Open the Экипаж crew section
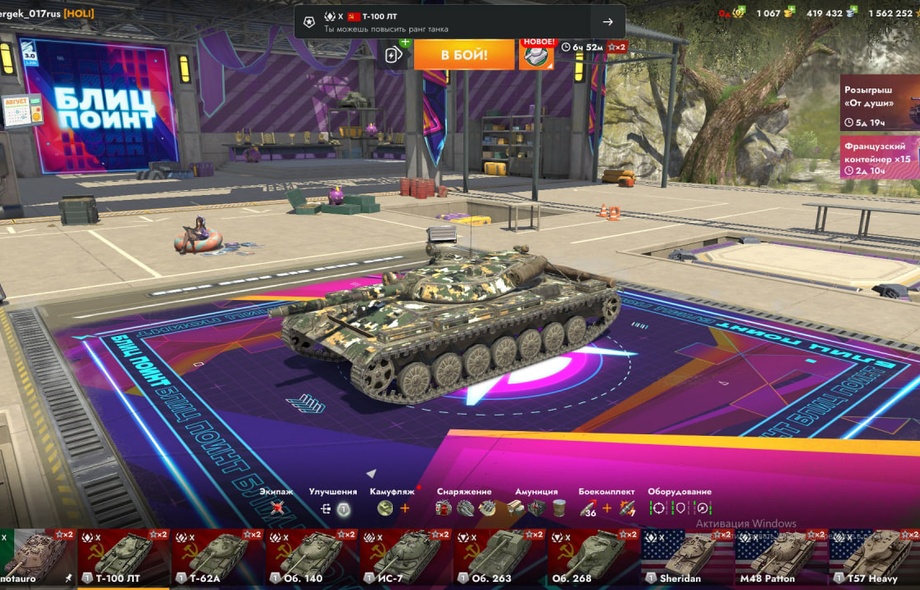Viewport: 920px width, 590px height. point(277,508)
